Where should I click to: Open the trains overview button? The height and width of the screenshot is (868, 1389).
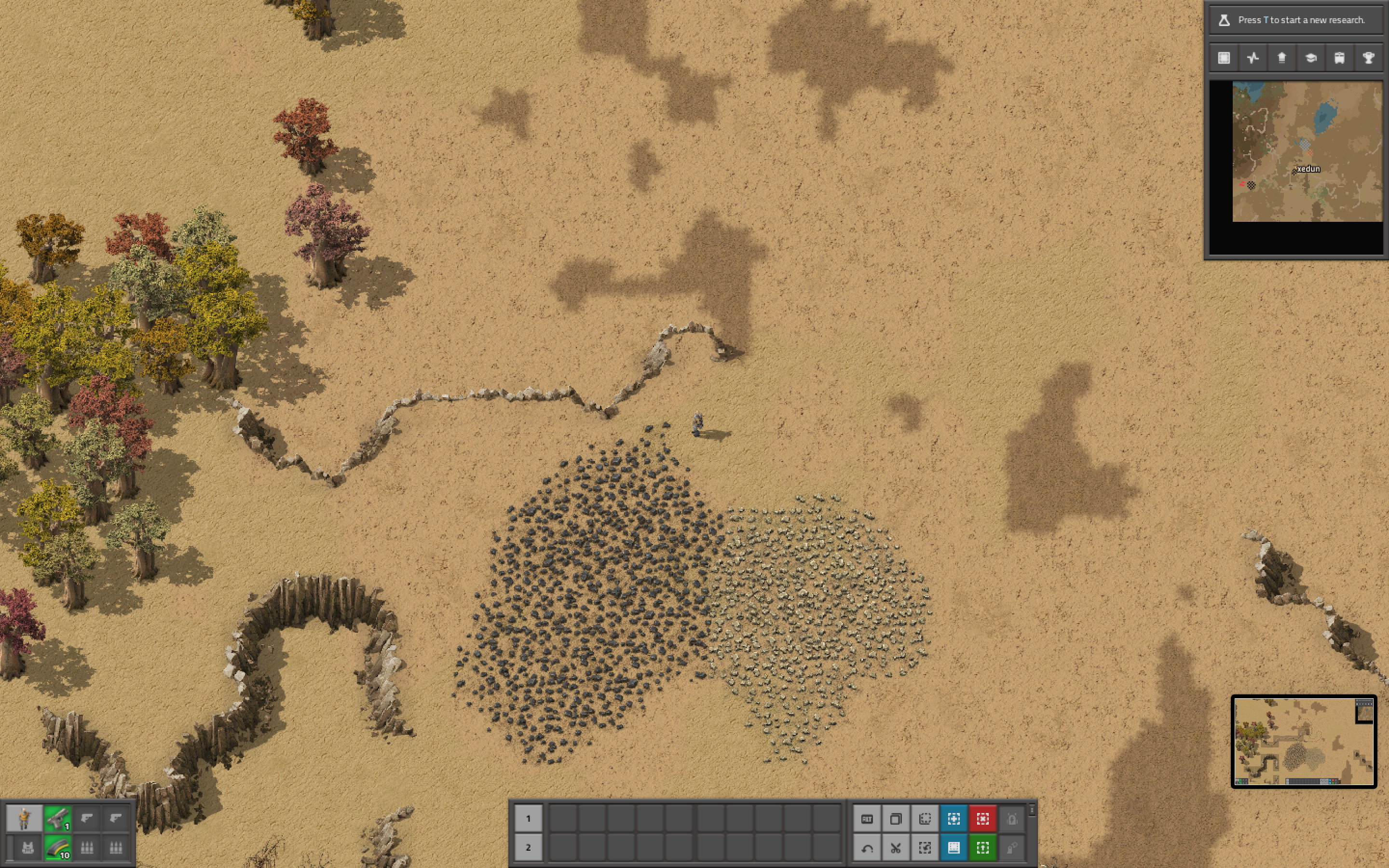pyautogui.click(x=1340, y=58)
